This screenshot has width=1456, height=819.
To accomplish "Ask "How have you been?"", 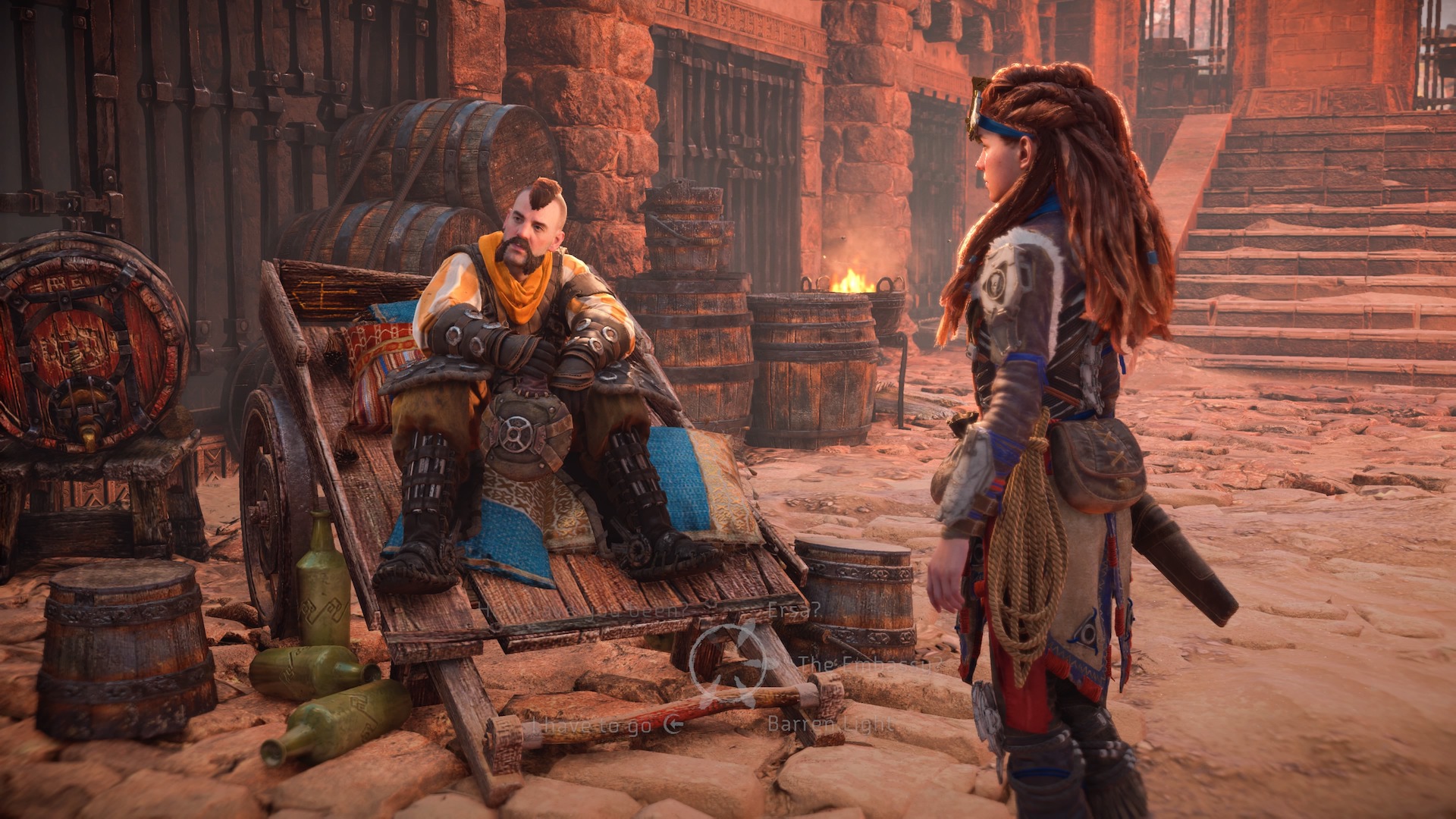I will tap(585, 609).
